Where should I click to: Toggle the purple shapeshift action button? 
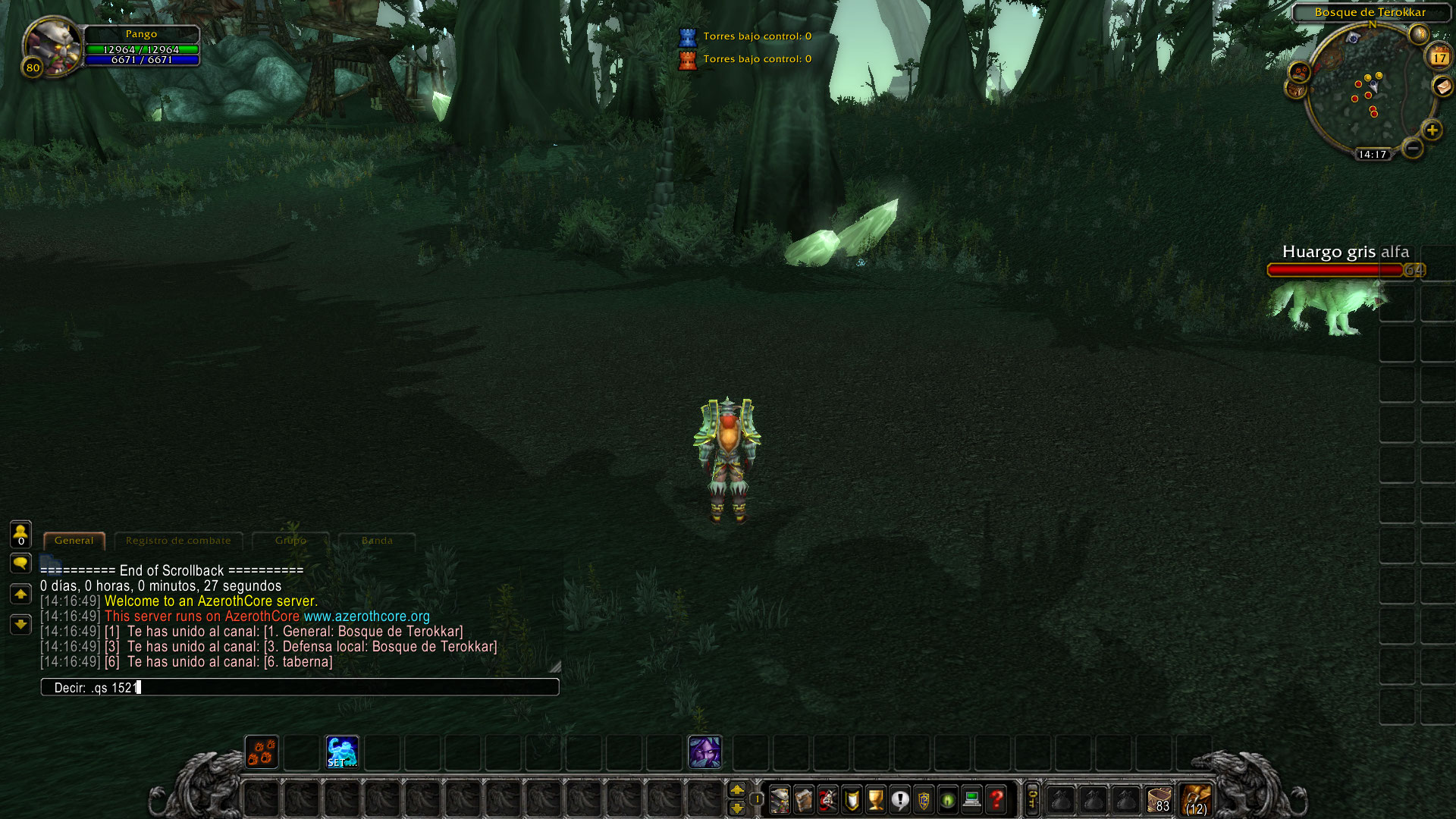(x=704, y=751)
